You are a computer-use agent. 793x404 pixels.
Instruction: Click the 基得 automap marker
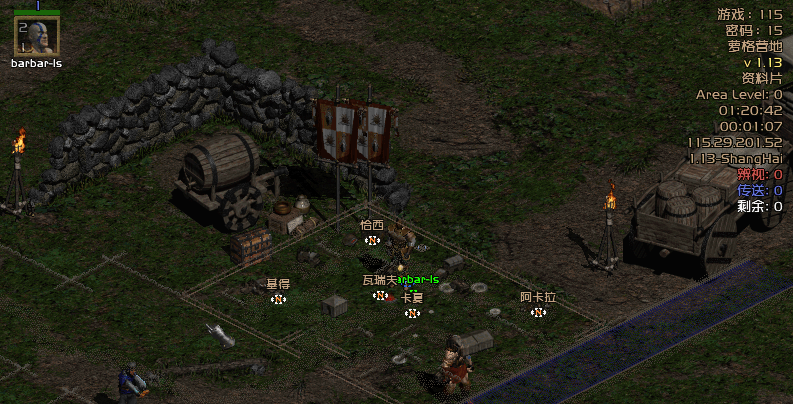tap(278, 298)
